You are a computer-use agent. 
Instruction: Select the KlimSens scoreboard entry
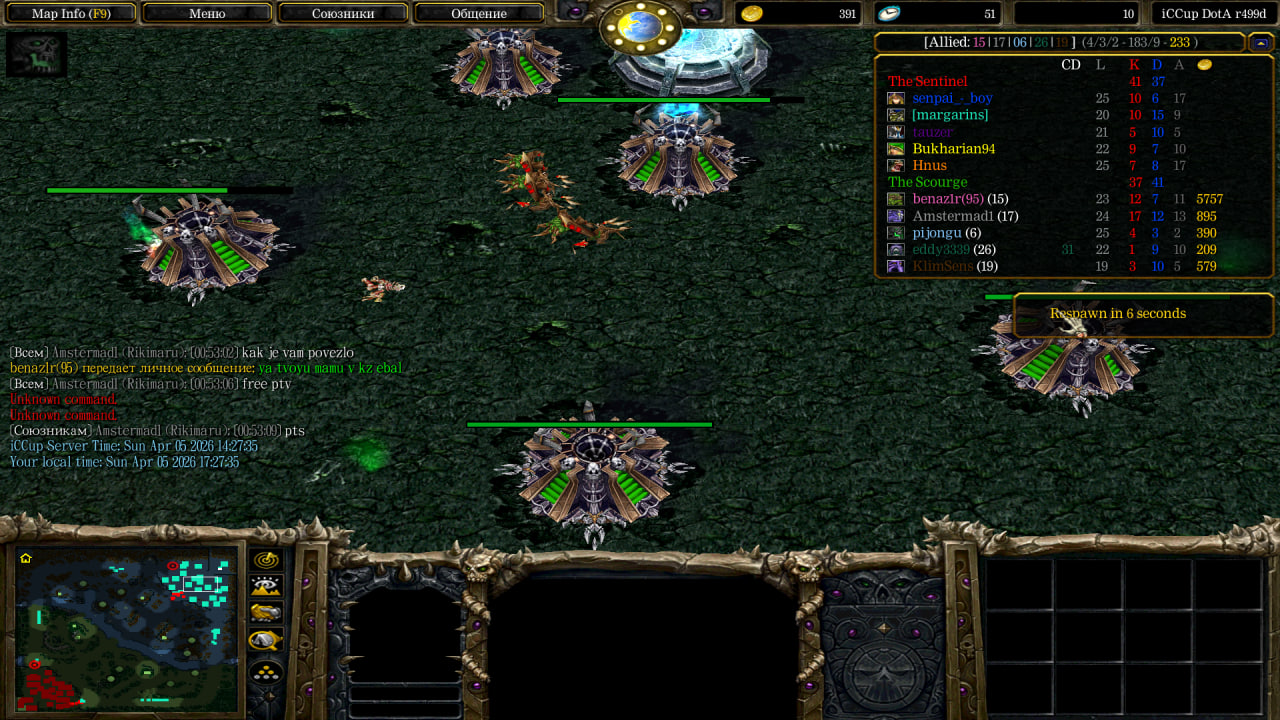pyautogui.click(x=942, y=266)
